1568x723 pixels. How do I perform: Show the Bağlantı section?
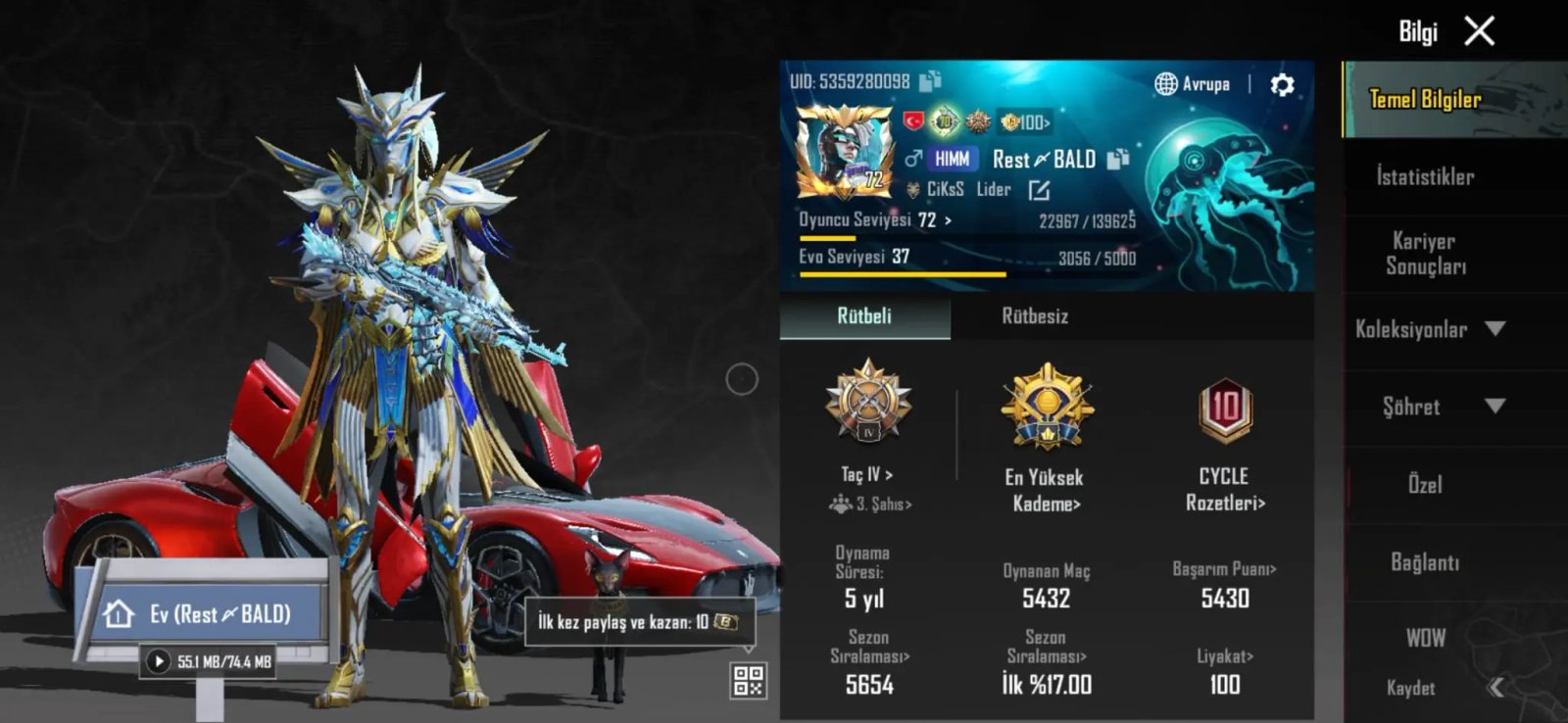[x=1425, y=562]
